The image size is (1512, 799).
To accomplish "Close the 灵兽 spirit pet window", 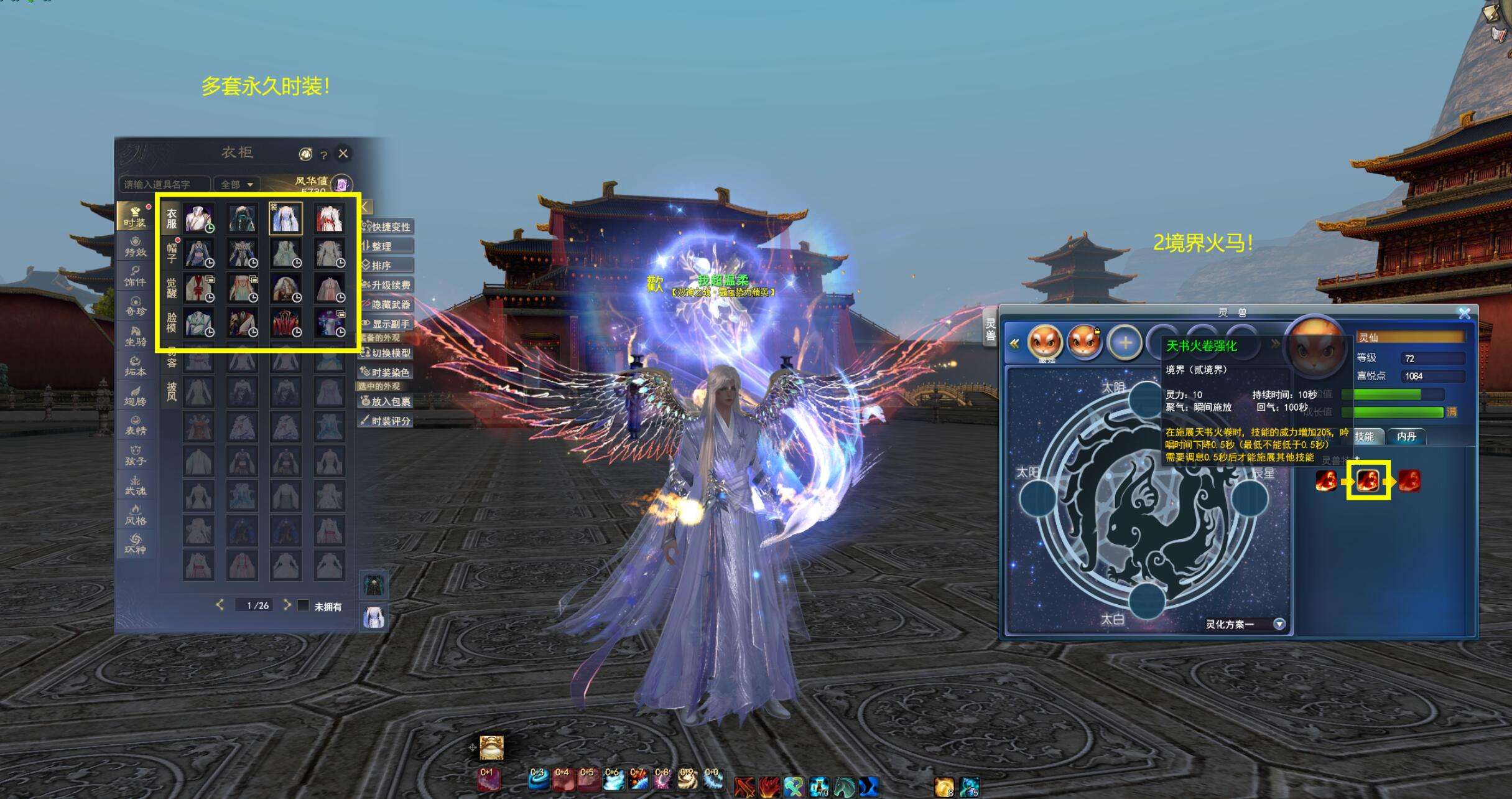I will tap(1464, 314).
